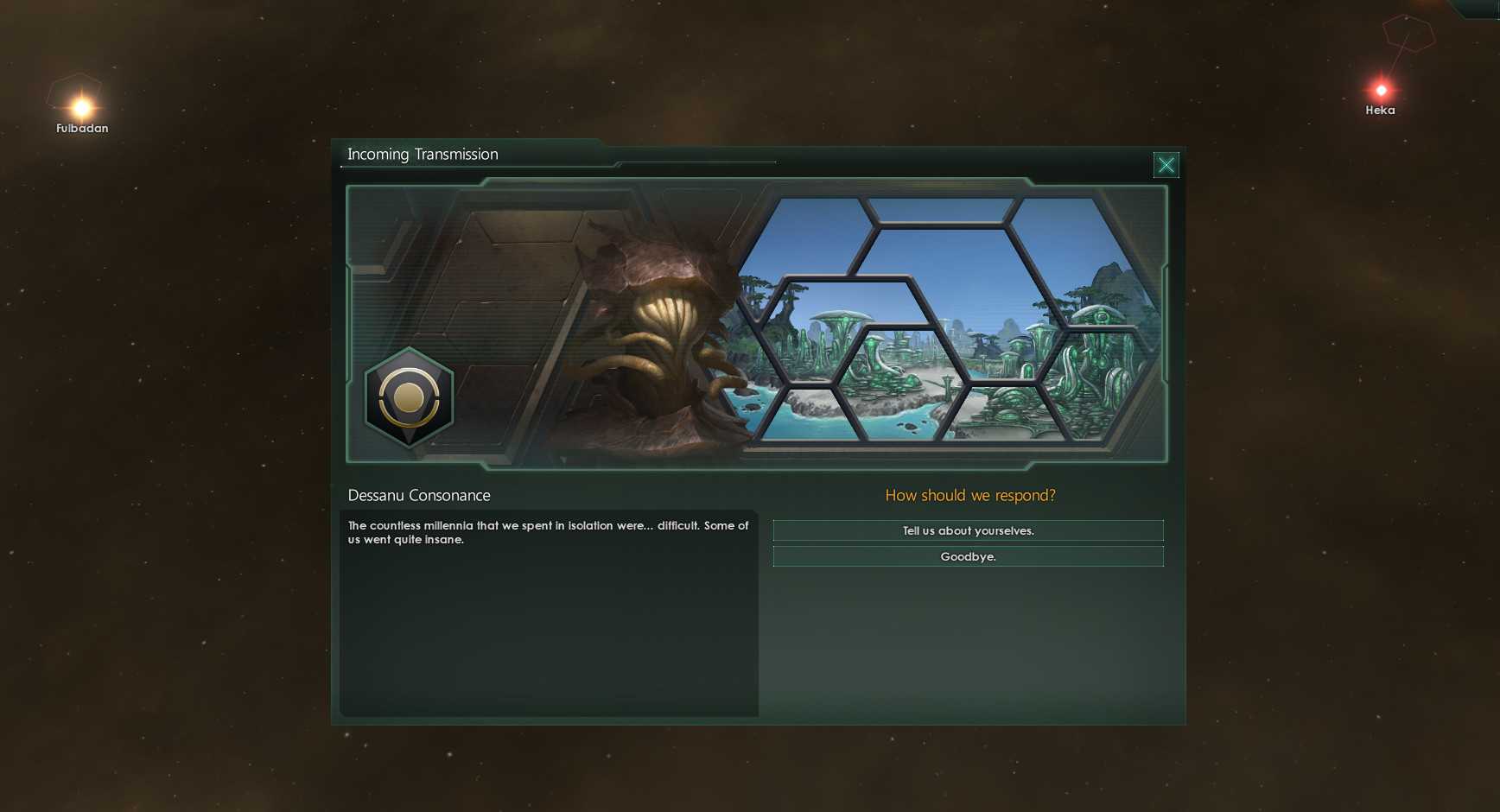Select the 'How should we respond?' prompt text
Screen dimensions: 1500x812
point(969,495)
